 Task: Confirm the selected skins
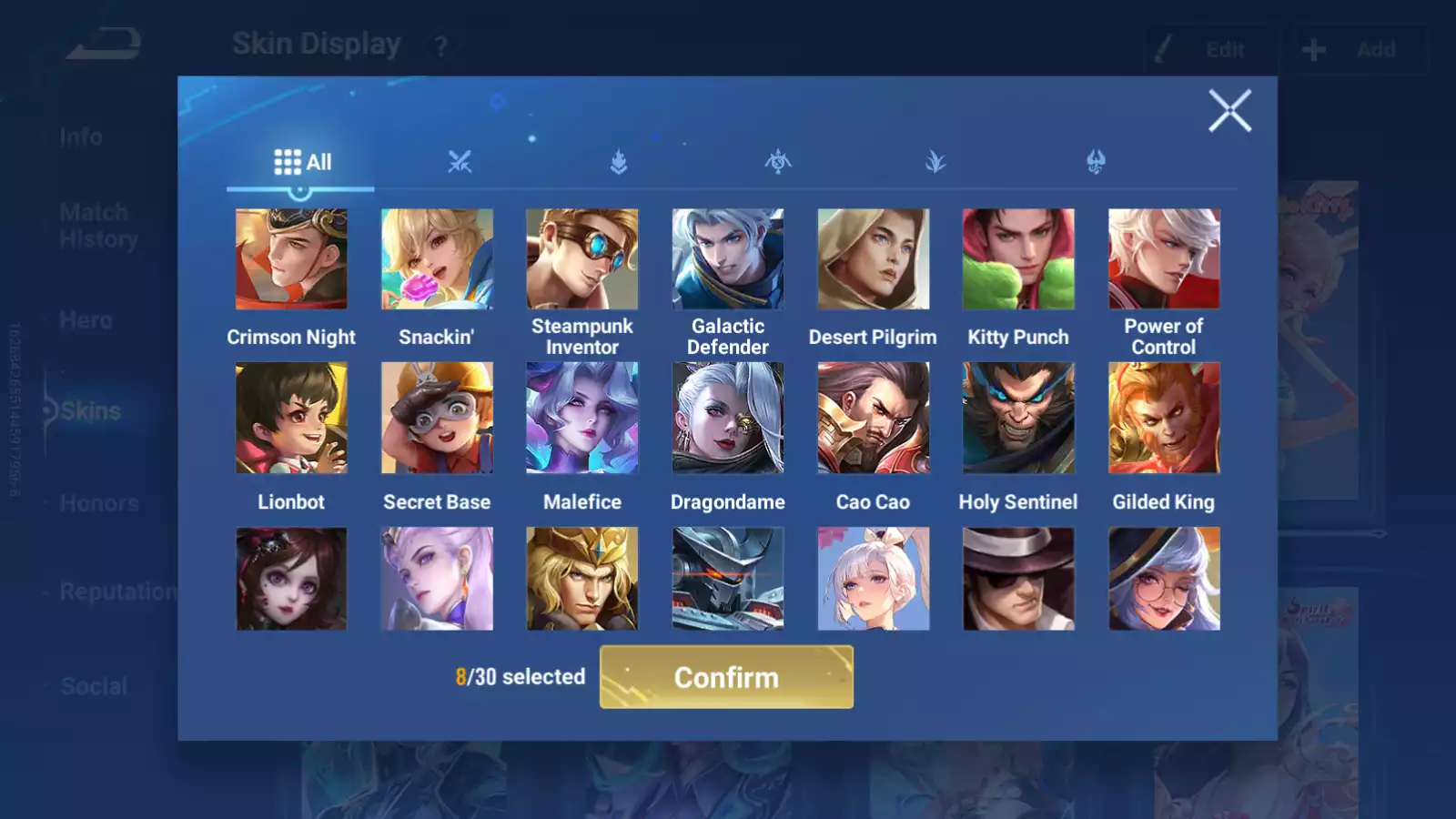point(726,677)
